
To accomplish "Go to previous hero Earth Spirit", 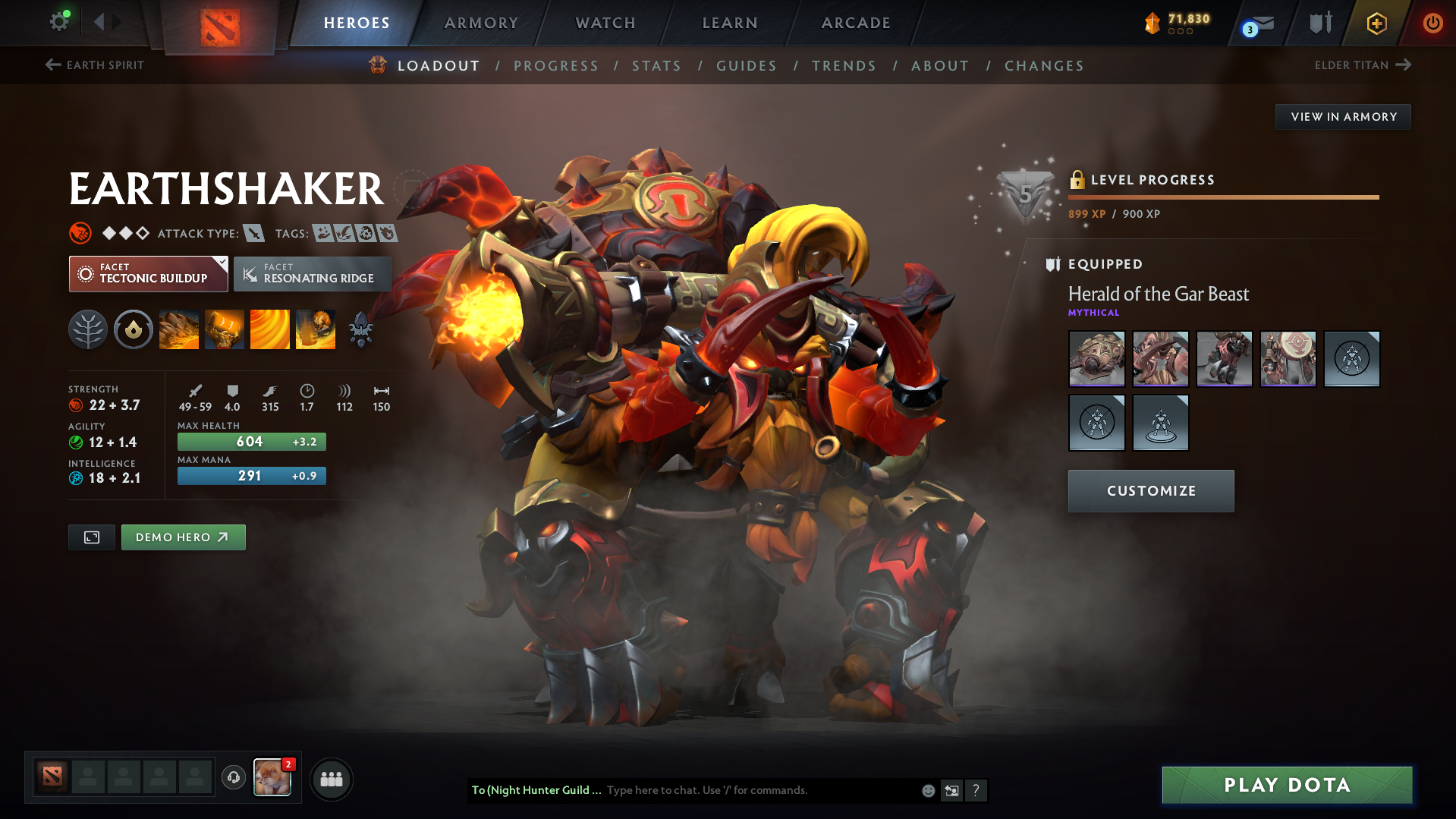I will click(95, 65).
